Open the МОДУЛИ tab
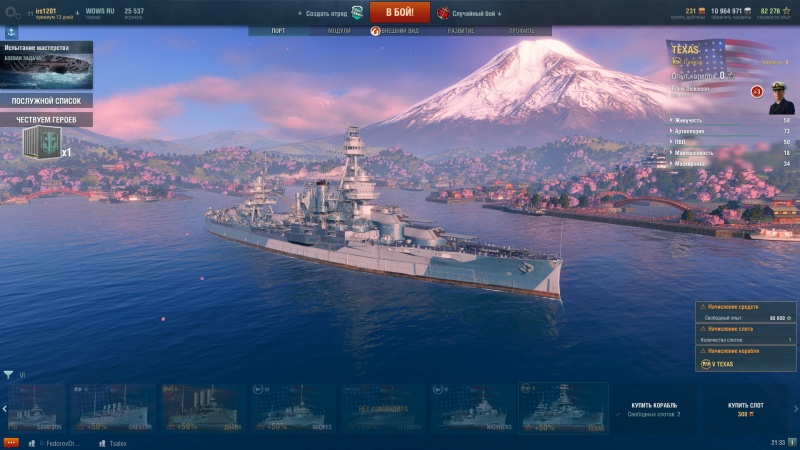Viewport: 800px width, 450px height. pos(339,31)
